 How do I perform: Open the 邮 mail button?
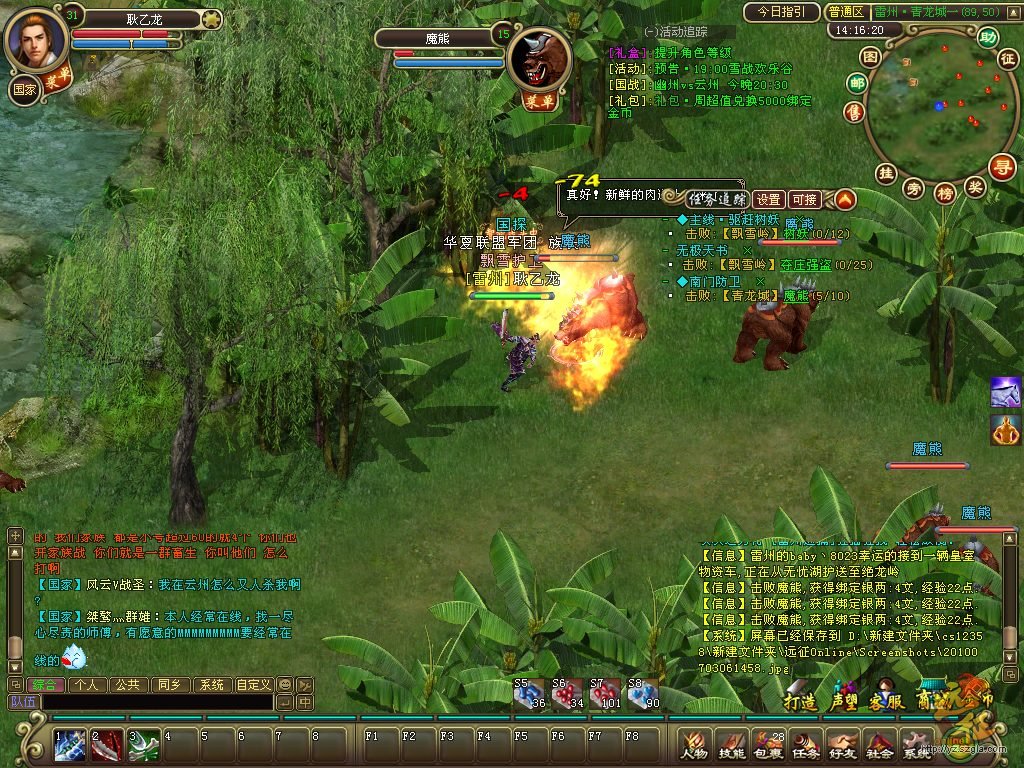[856, 84]
